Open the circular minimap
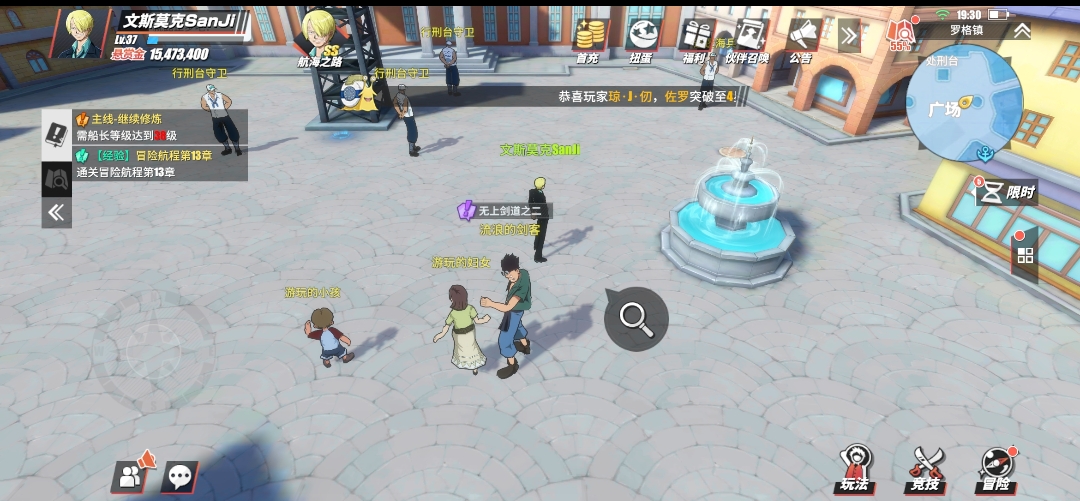This screenshot has width=1080, height=501. 956,105
